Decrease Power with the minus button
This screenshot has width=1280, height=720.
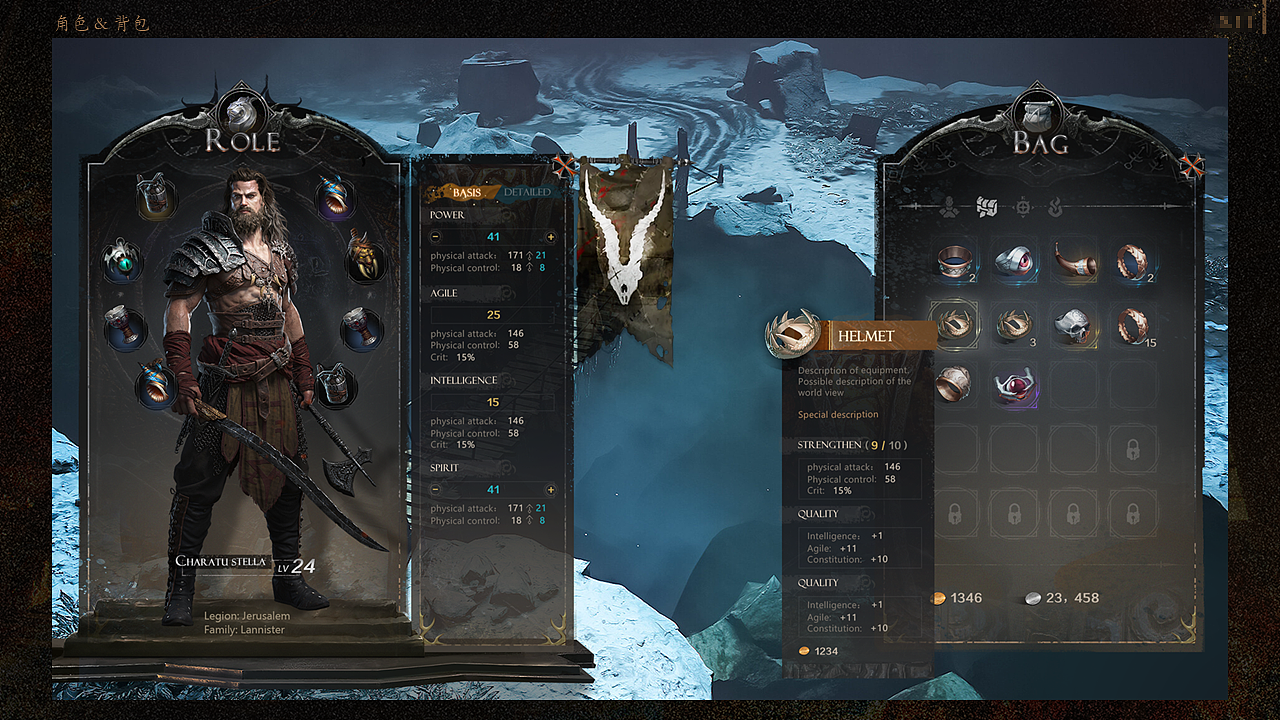point(436,237)
